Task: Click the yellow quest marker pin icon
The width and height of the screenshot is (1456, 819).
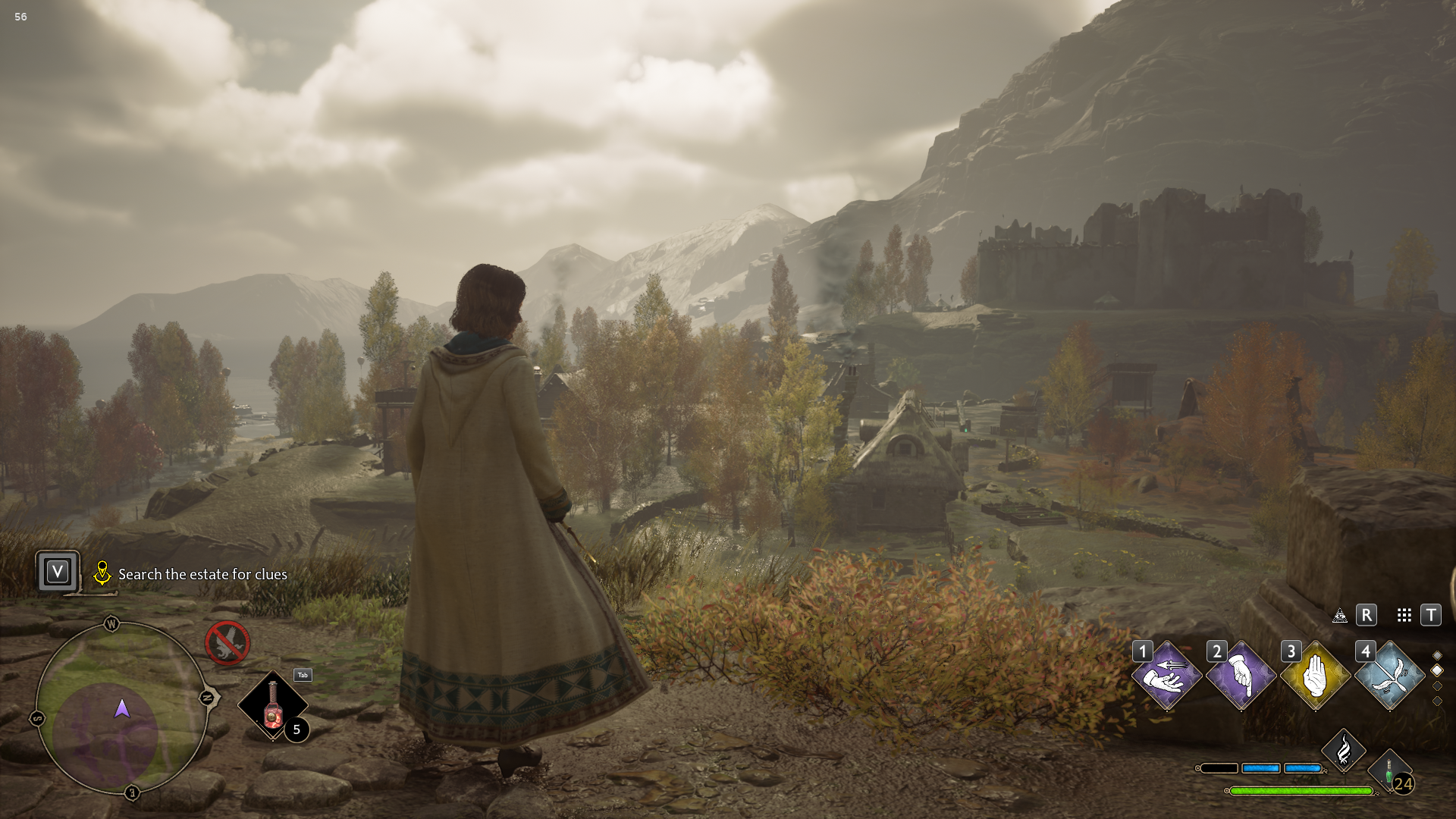Action: point(102,573)
